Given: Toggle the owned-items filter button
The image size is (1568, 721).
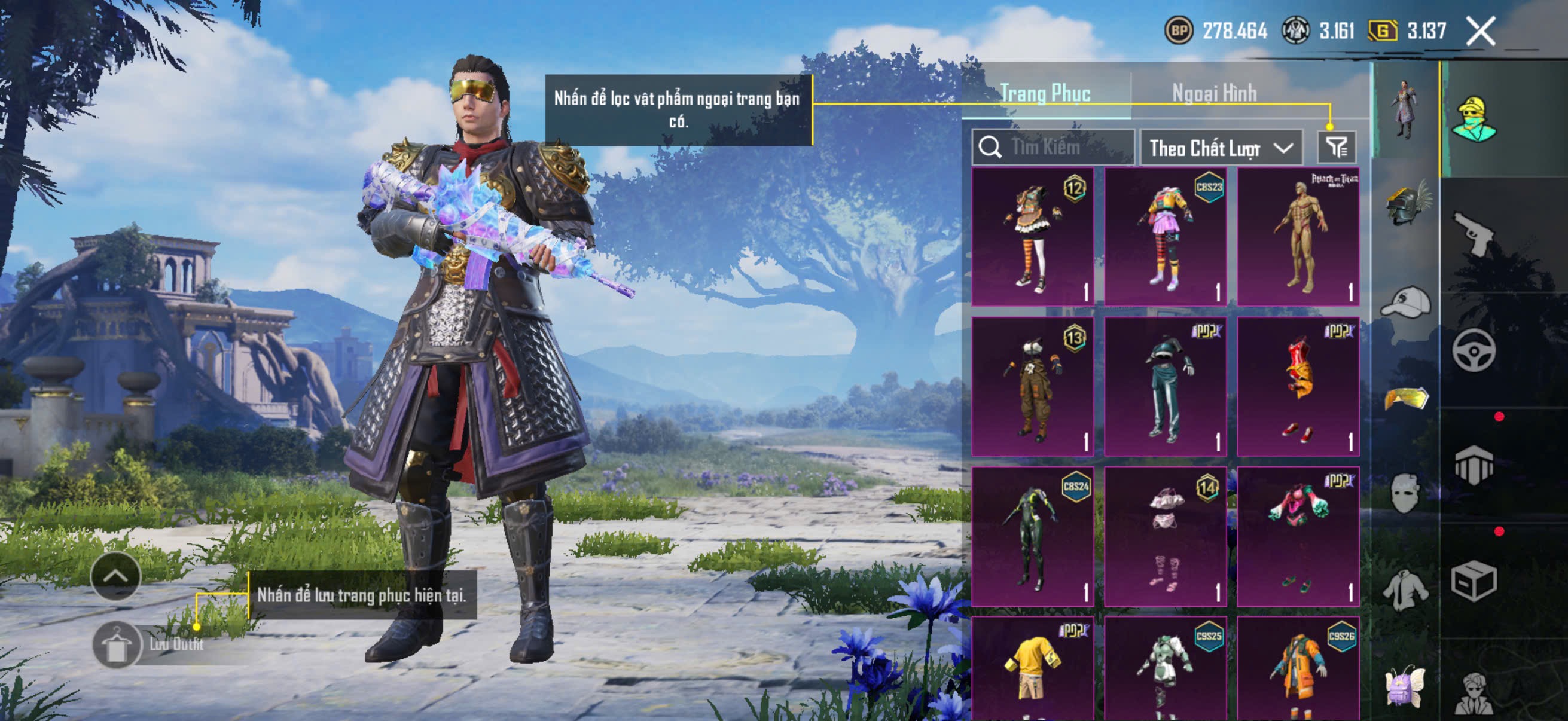Looking at the screenshot, I should pyautogui.click(x=1336, y=147).
